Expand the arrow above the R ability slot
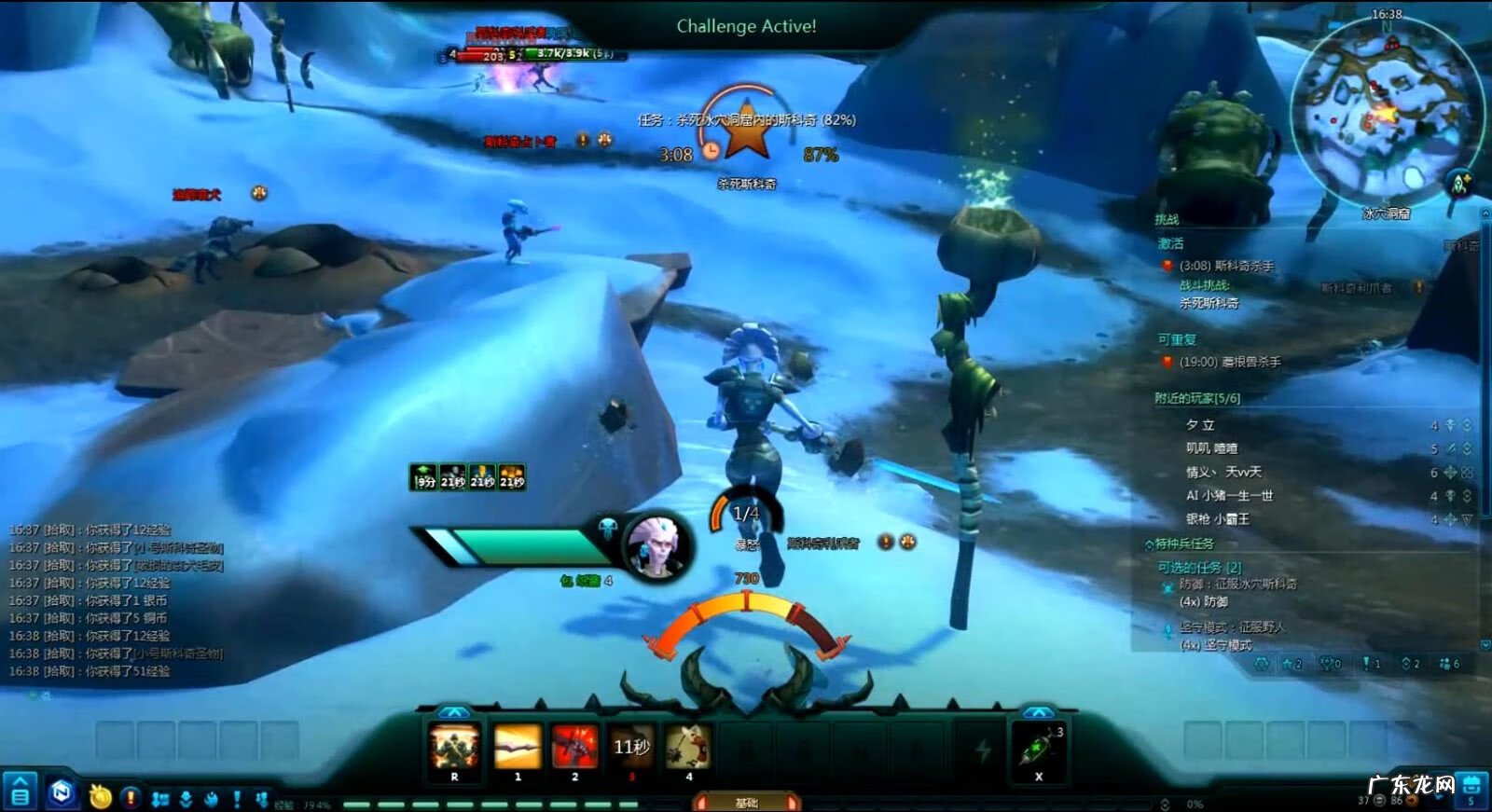 tap(454, 712)
